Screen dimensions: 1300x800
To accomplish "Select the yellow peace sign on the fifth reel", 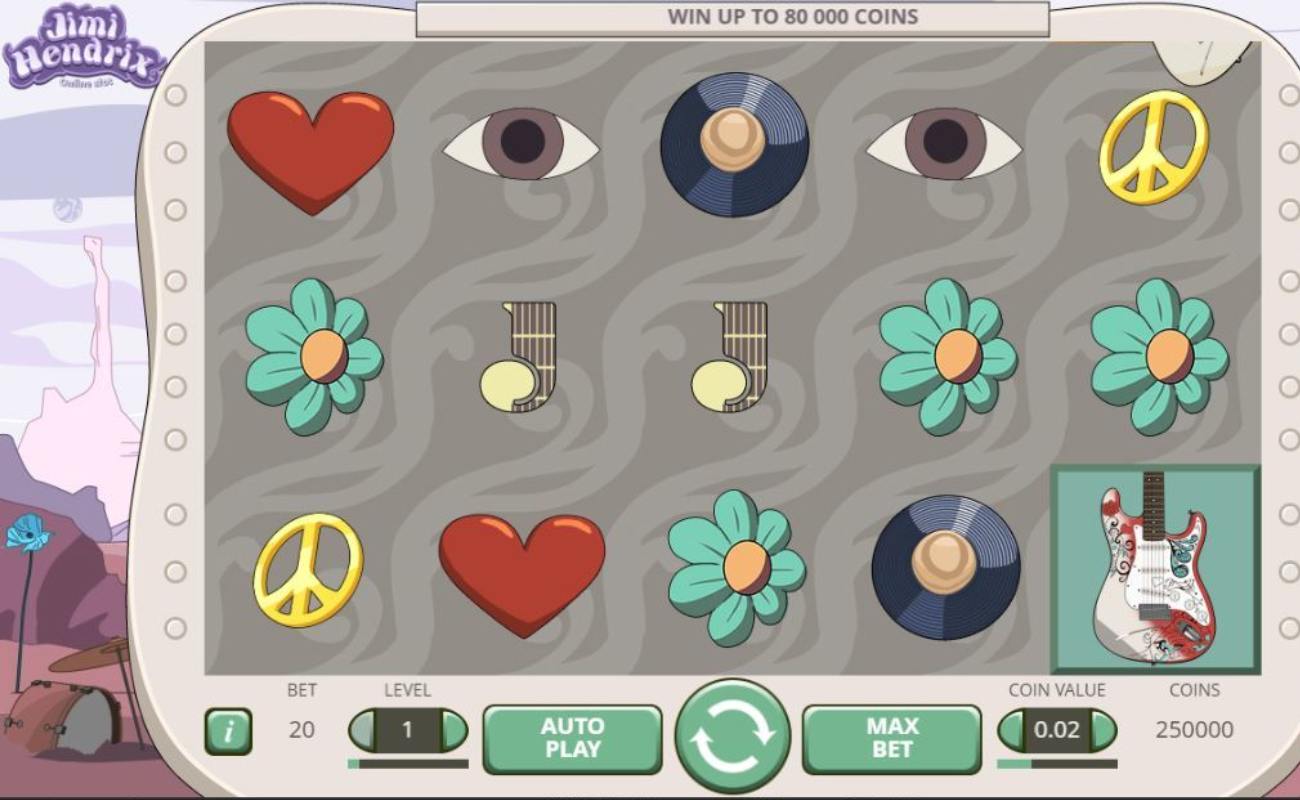I will point(1155,150).
